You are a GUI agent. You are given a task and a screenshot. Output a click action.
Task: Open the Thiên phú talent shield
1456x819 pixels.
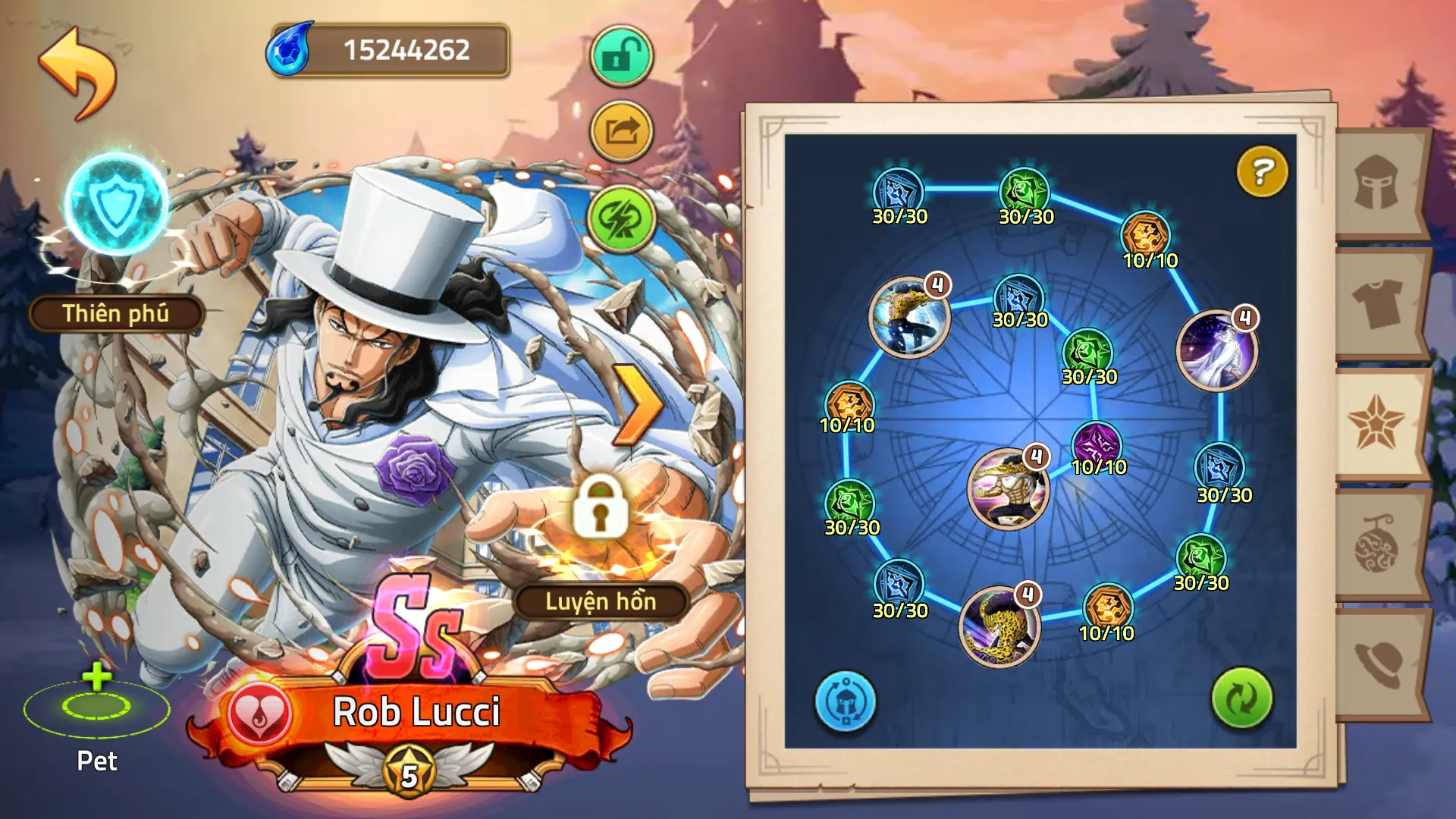[x=117, y=205]
